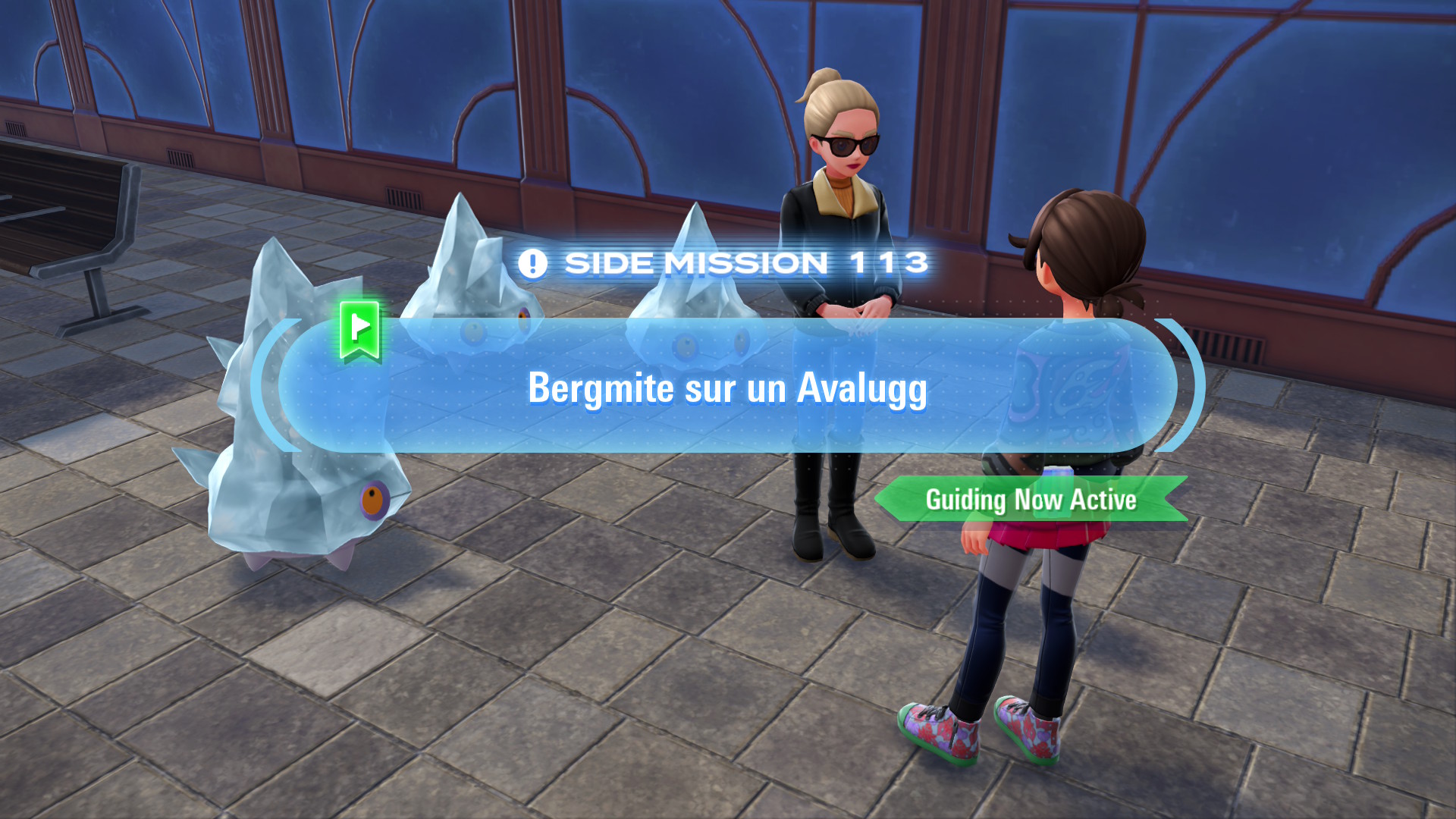Toggle the Guiding Now Active indicator
This screenshot has height=819, width=1456.
(1030, 500)
